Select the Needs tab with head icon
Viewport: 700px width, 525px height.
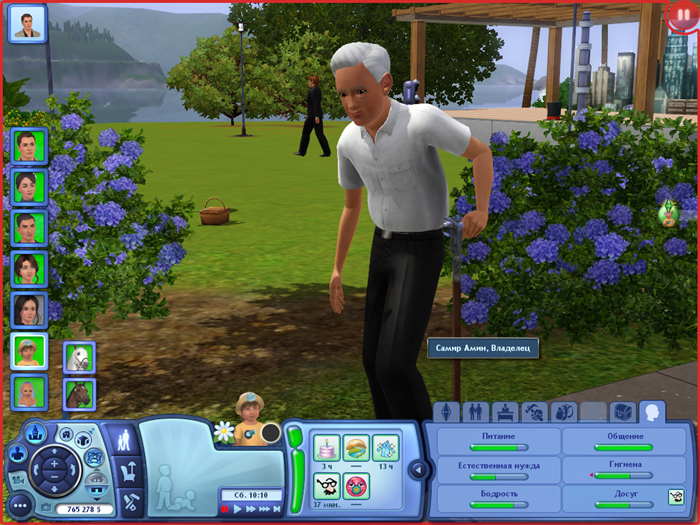[x=652, y=411]
